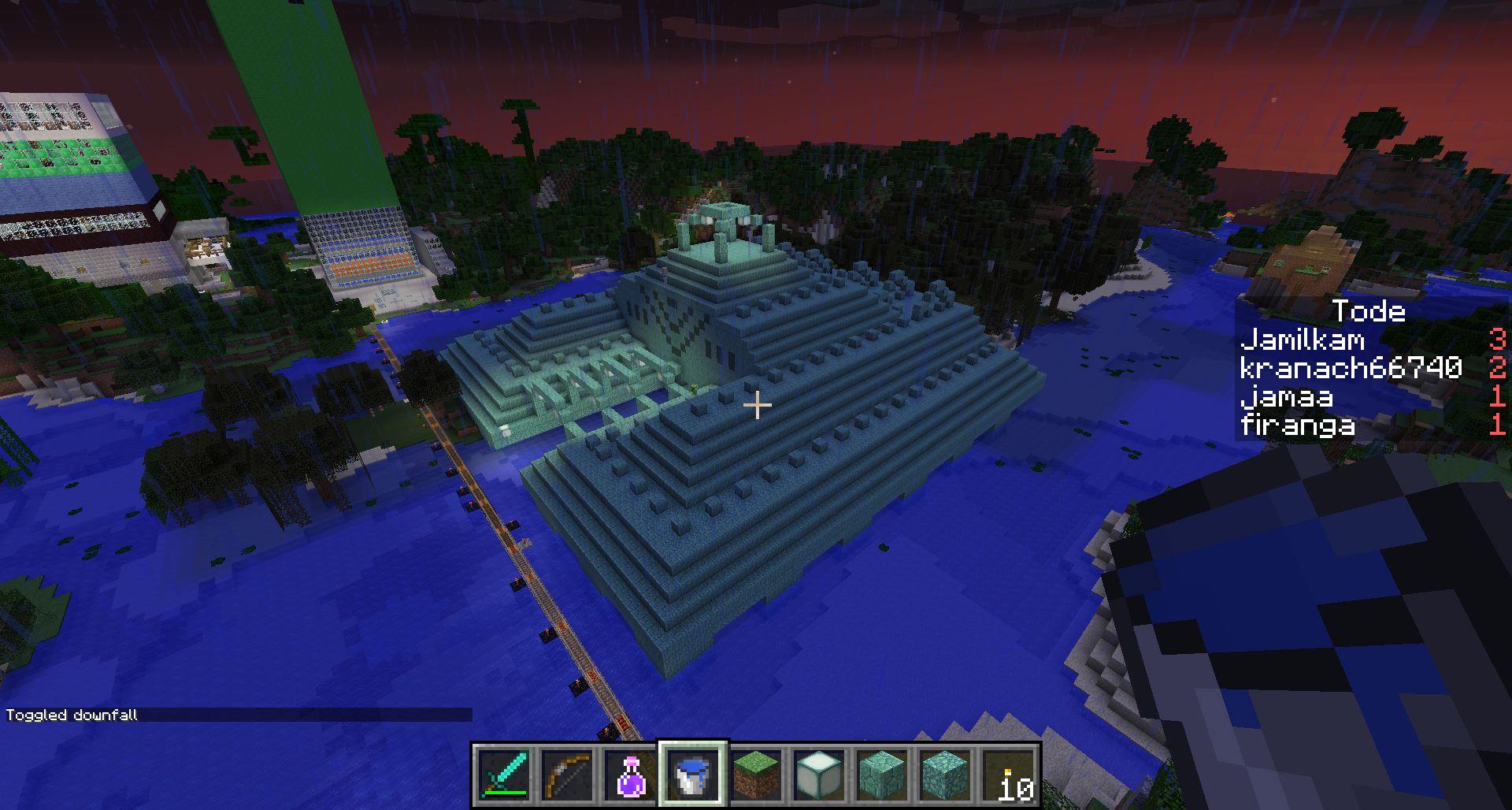Choose the bow in the hotbar

567,775
